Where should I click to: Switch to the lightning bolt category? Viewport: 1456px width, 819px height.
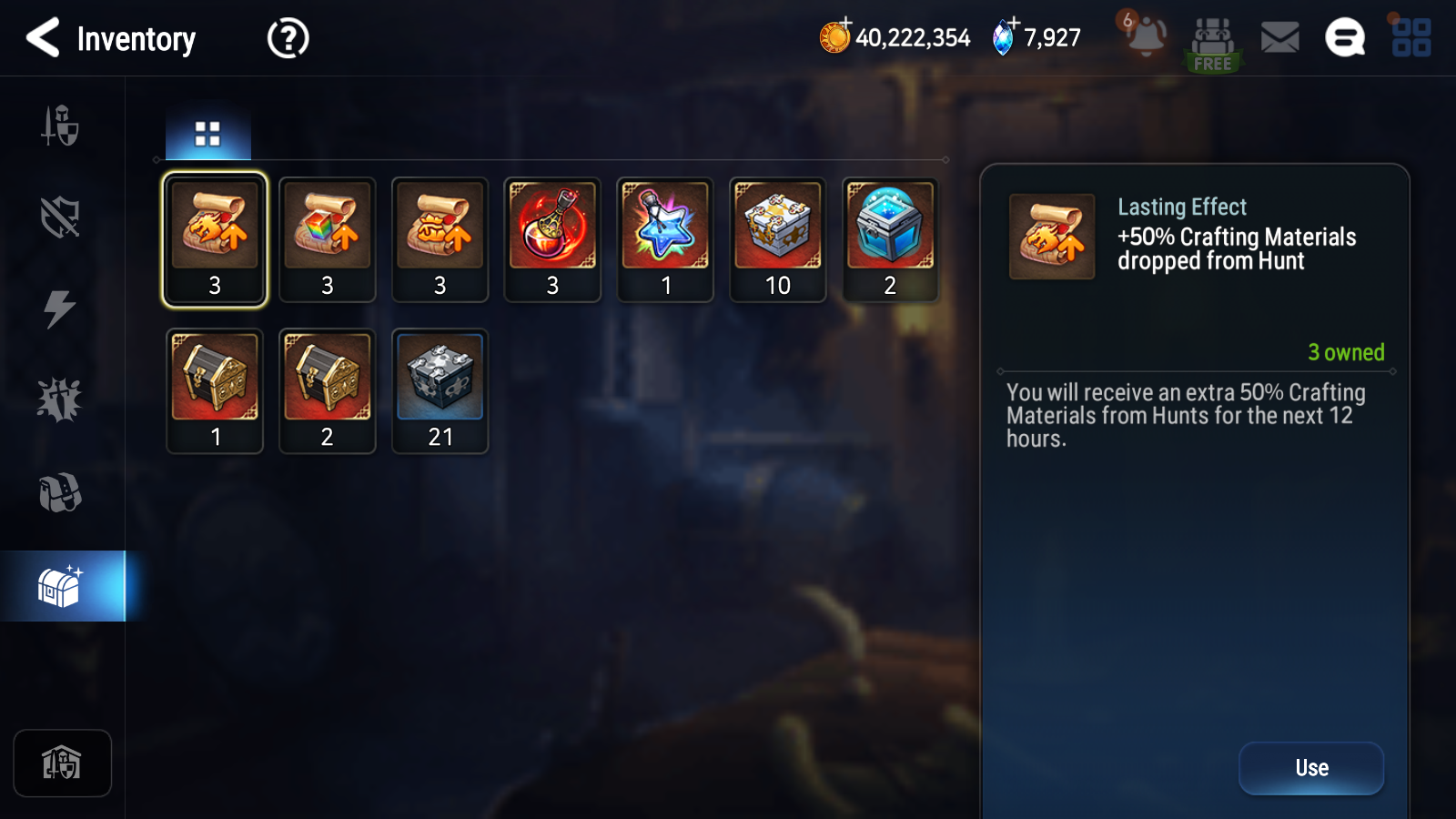[60, 308]
